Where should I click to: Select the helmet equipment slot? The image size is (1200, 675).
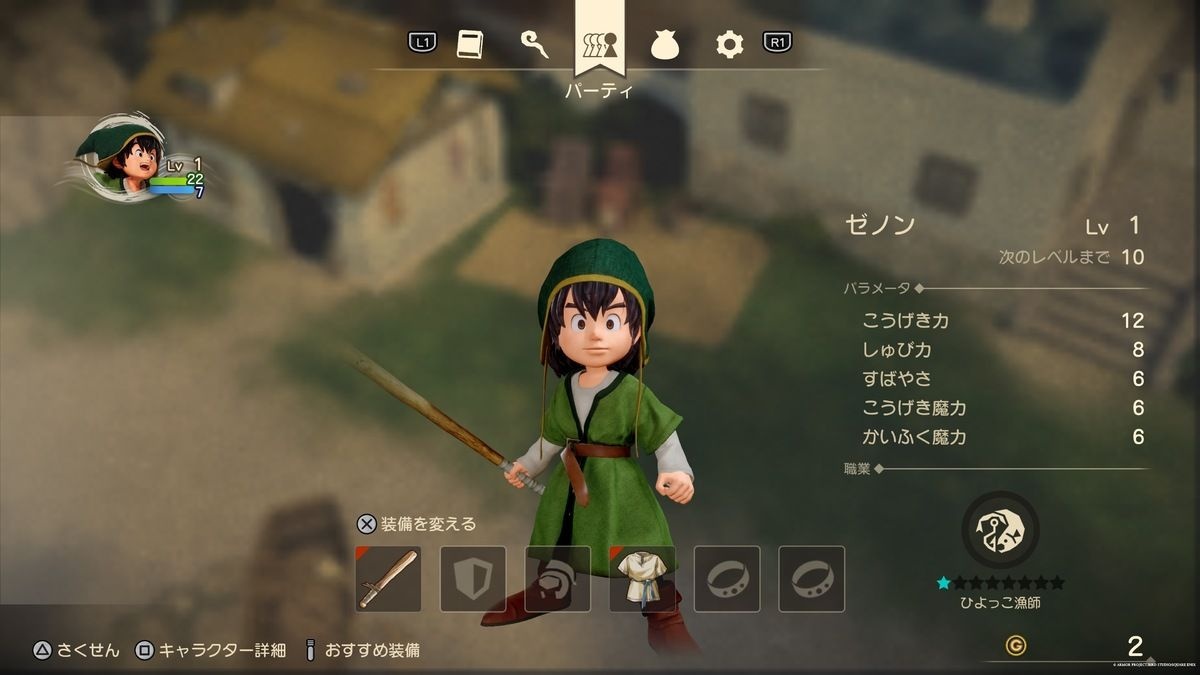click(557, 579)
